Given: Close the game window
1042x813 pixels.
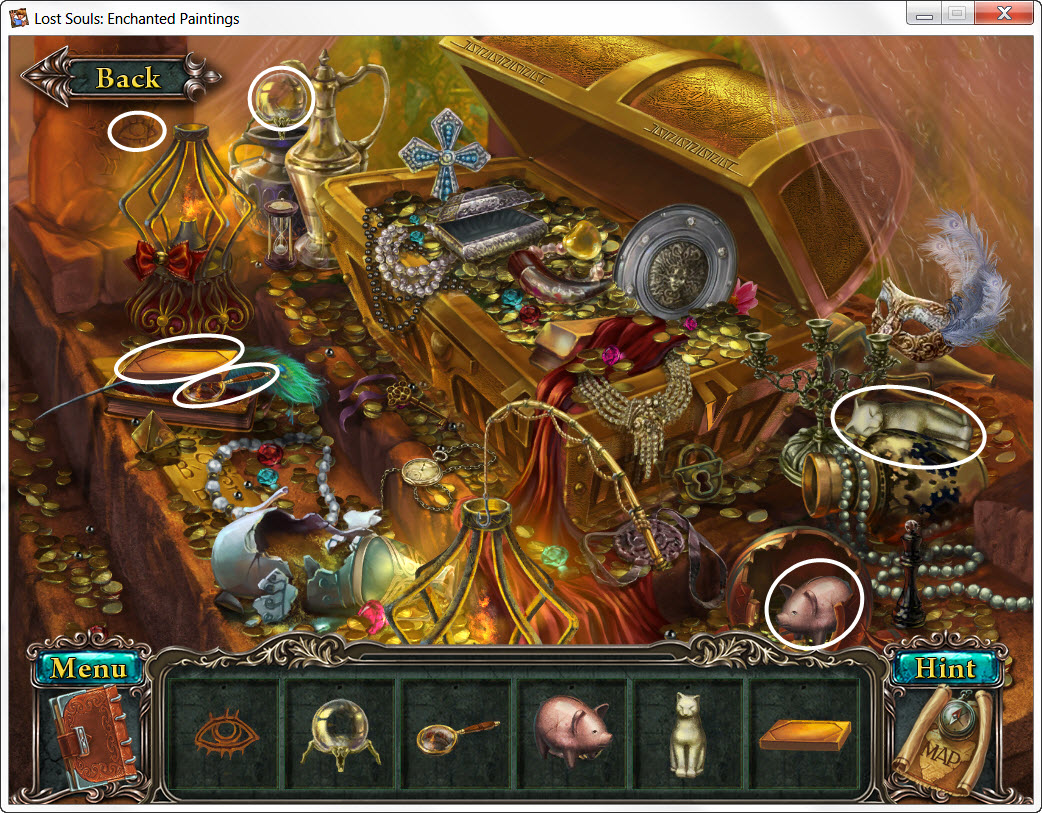Looking at the screenshot, I should point(1002,14).
